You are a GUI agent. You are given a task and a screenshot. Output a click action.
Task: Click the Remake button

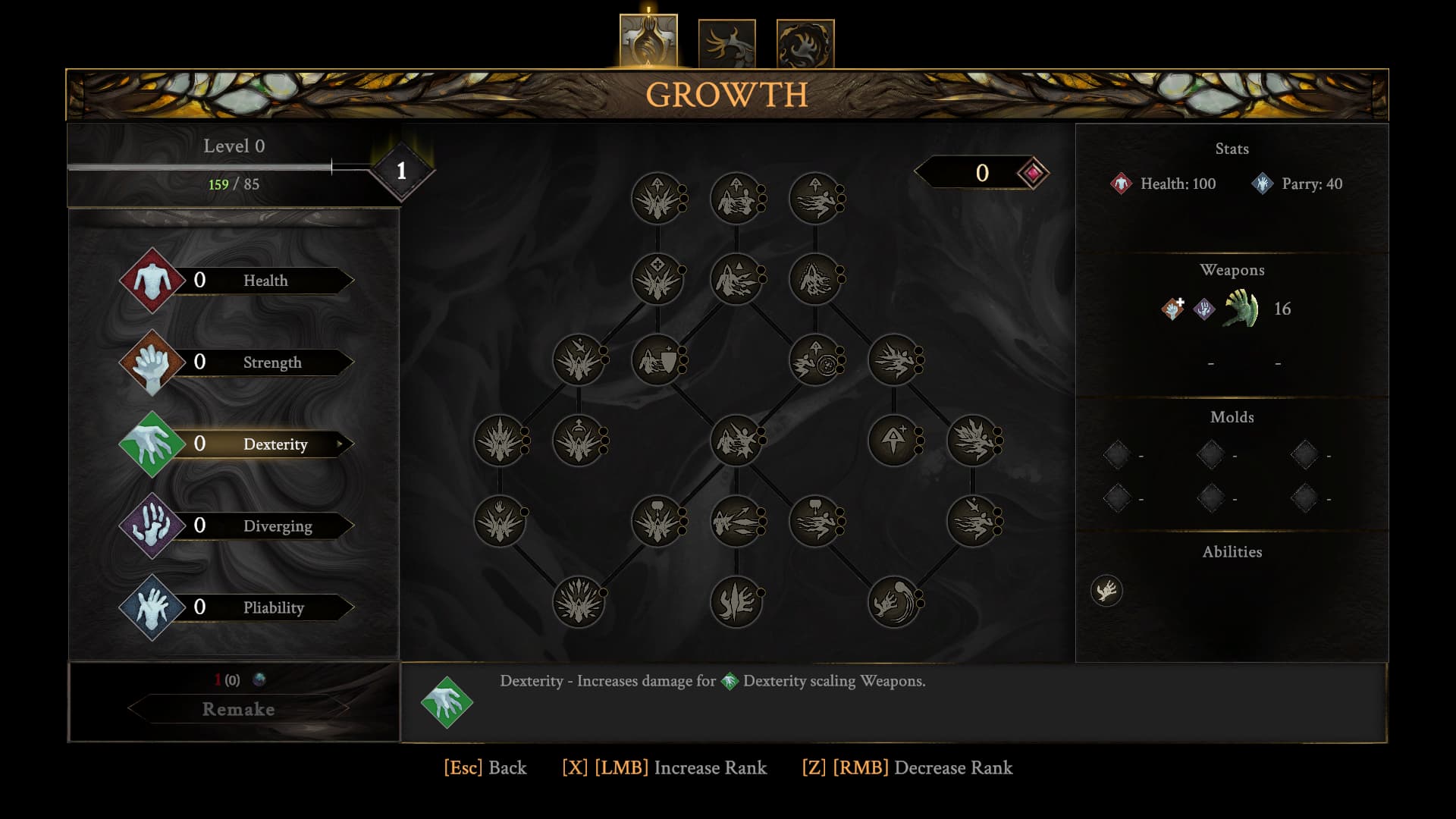(238, 709)
